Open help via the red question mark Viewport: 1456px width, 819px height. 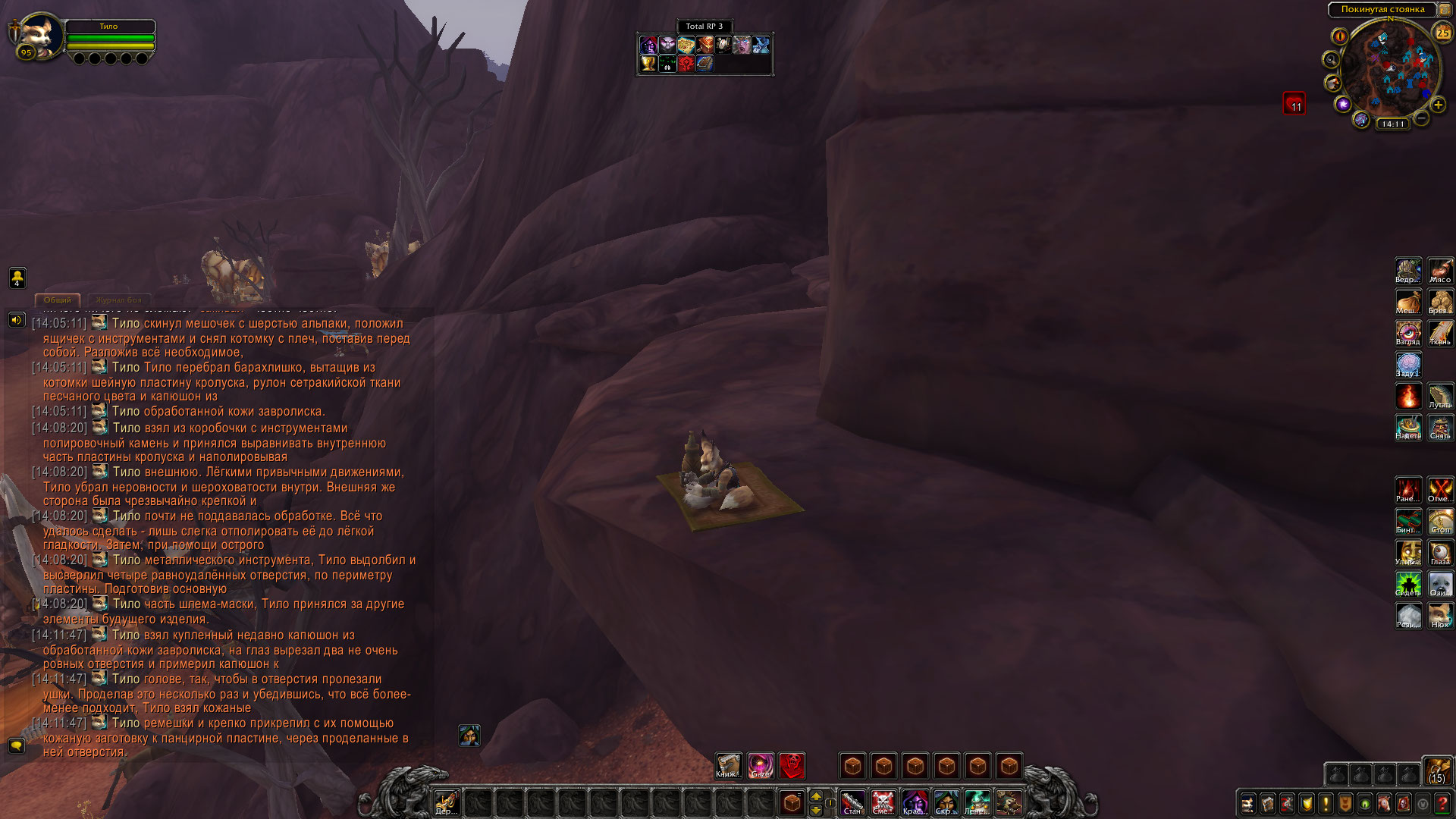[1442, 803]
